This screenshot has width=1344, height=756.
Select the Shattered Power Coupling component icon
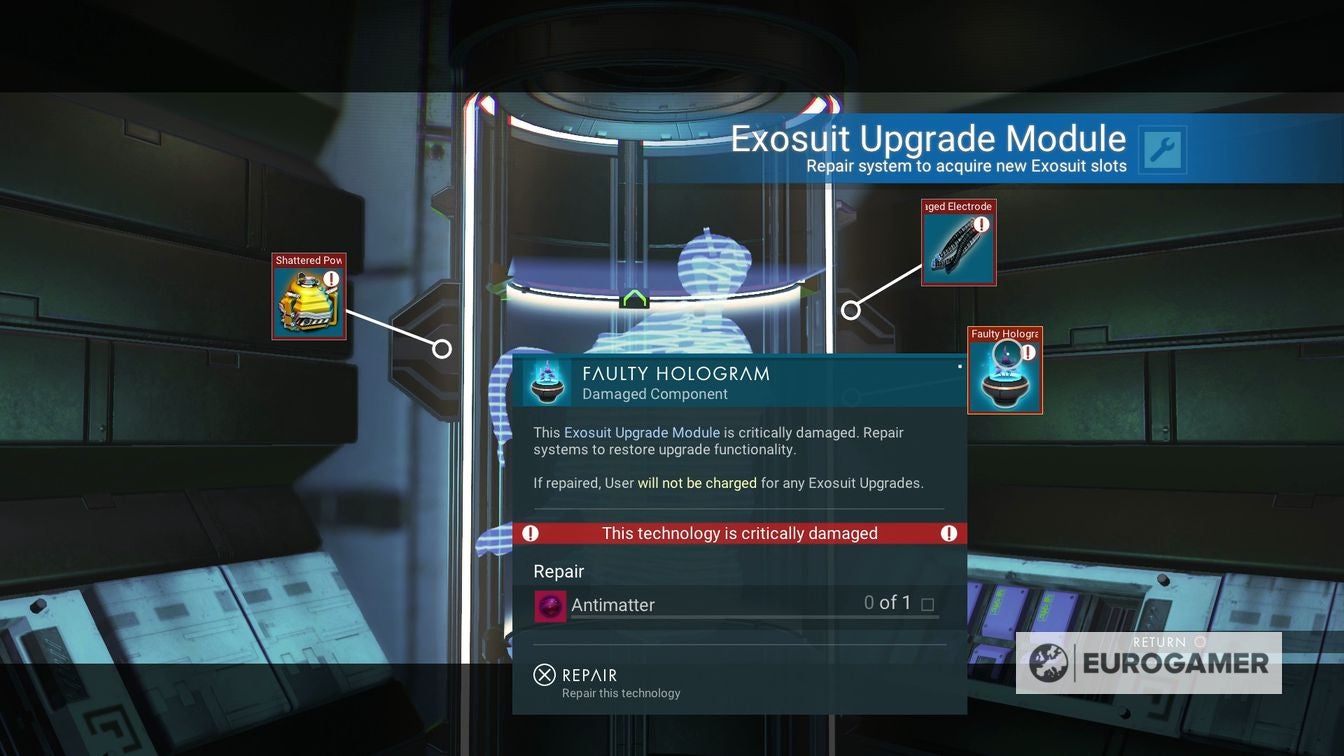pos(307,303)
